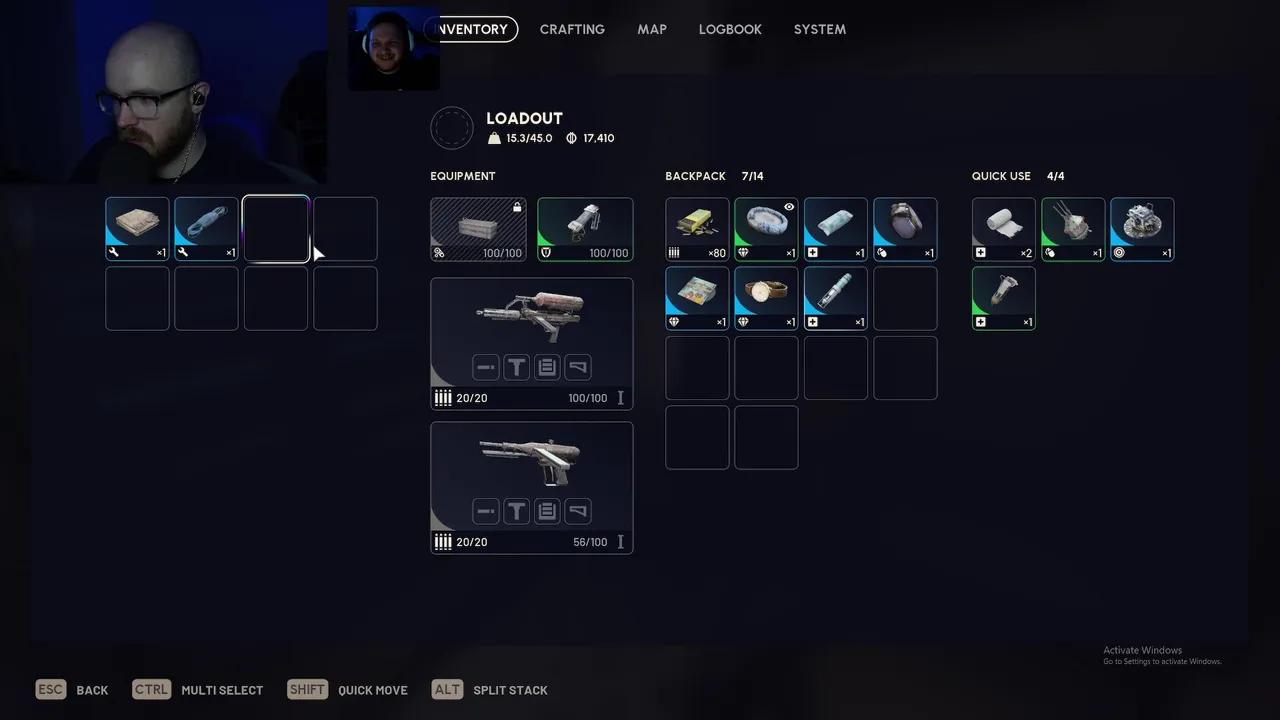The width and height of the screenshot is (1280, 720).
Task: Pick the blue coiled wire item
Action: tap(207, 229)
